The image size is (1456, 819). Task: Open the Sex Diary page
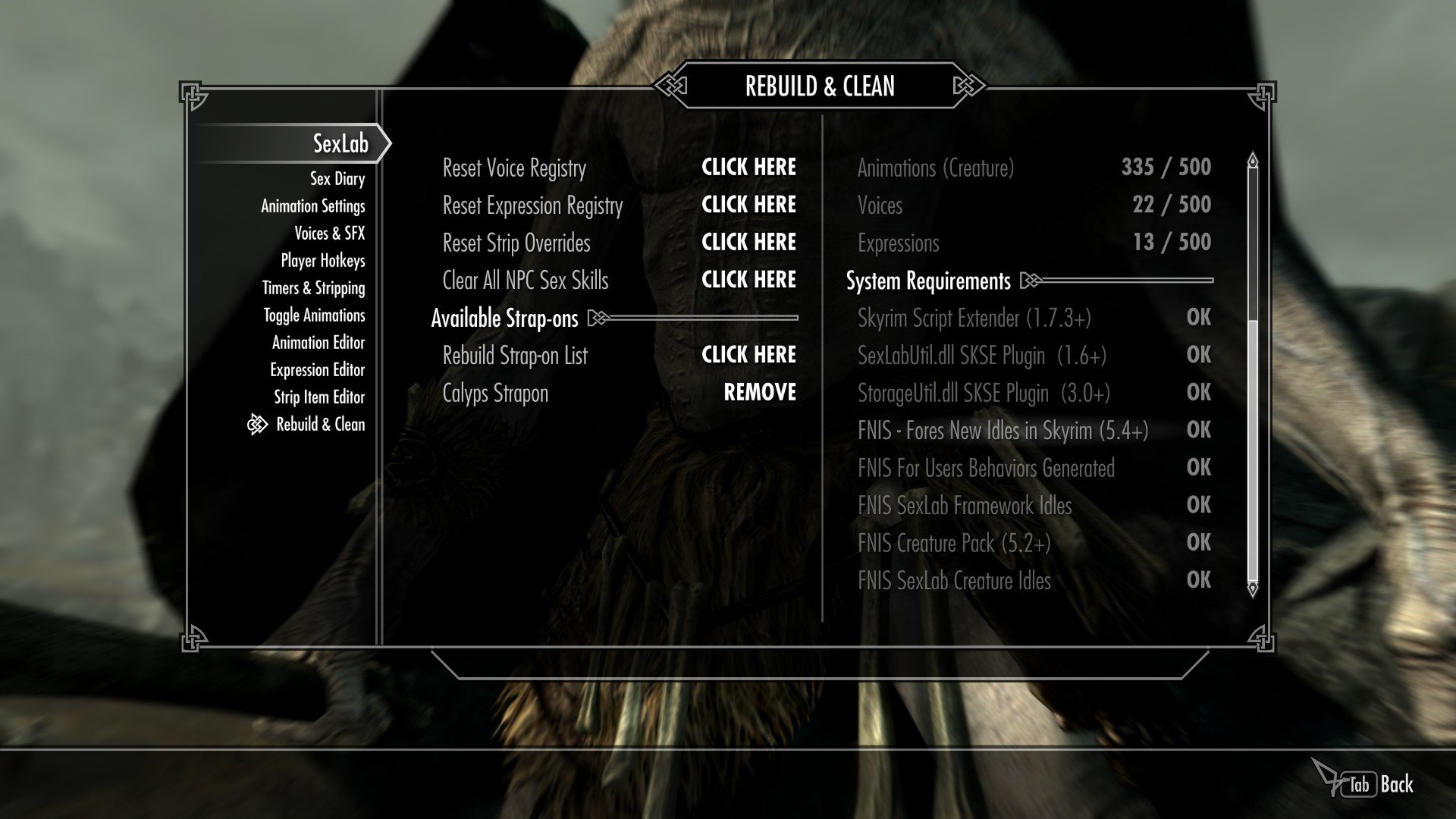coord(337,179)
